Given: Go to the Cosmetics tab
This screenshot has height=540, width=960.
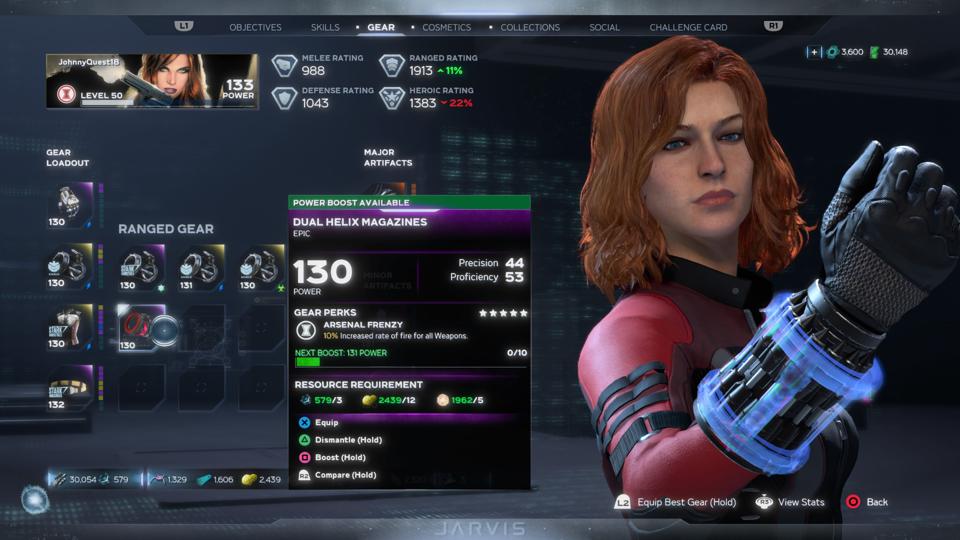Looking at the screenshot, I should 446,27.
